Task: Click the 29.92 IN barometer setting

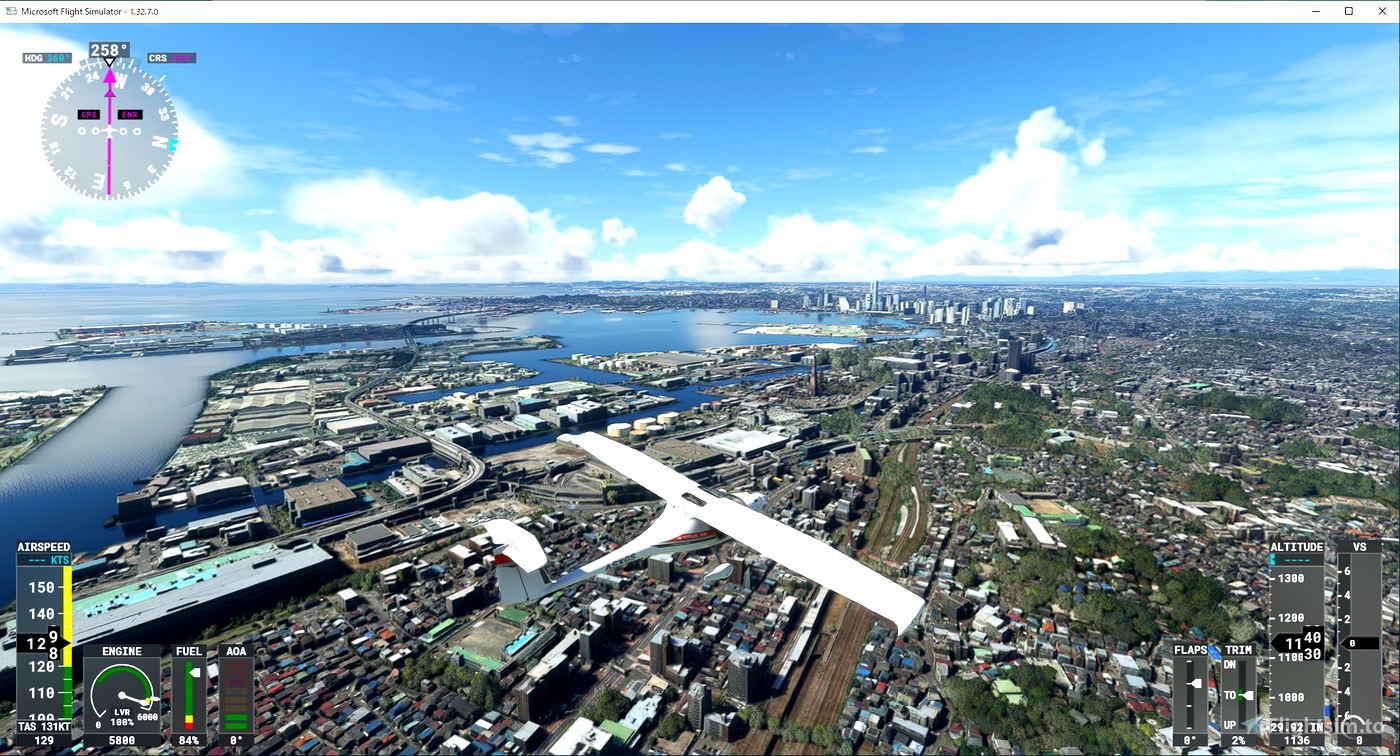Action: pyautogui.click(x=1297, y=727)
